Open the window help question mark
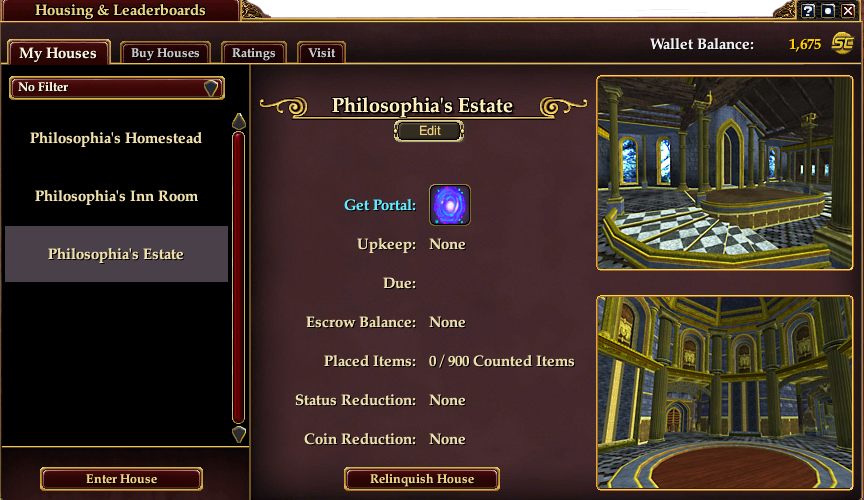Viewport: 864px width, 500px height. (x=808, y=11)
